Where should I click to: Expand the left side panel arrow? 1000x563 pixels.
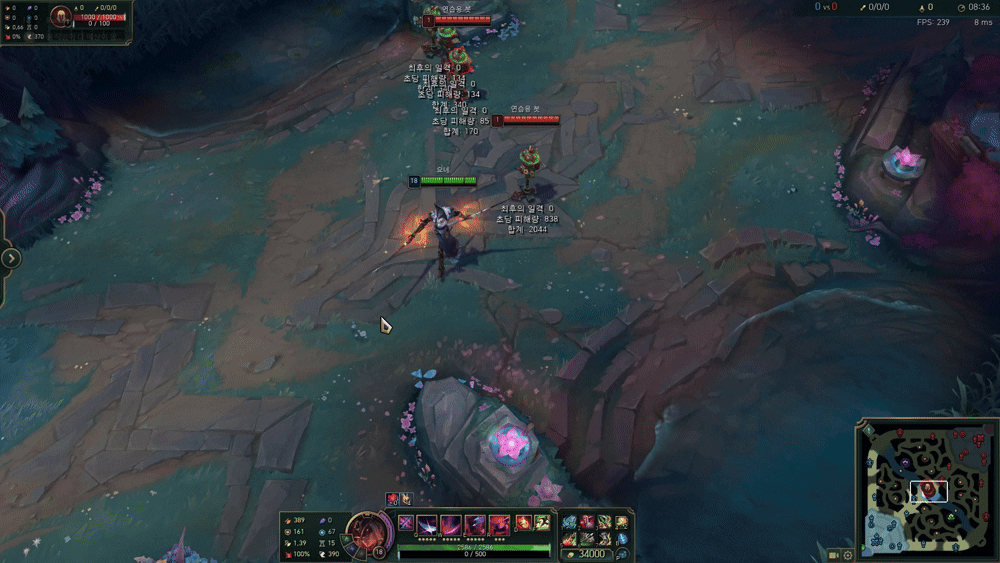point(11,258)
